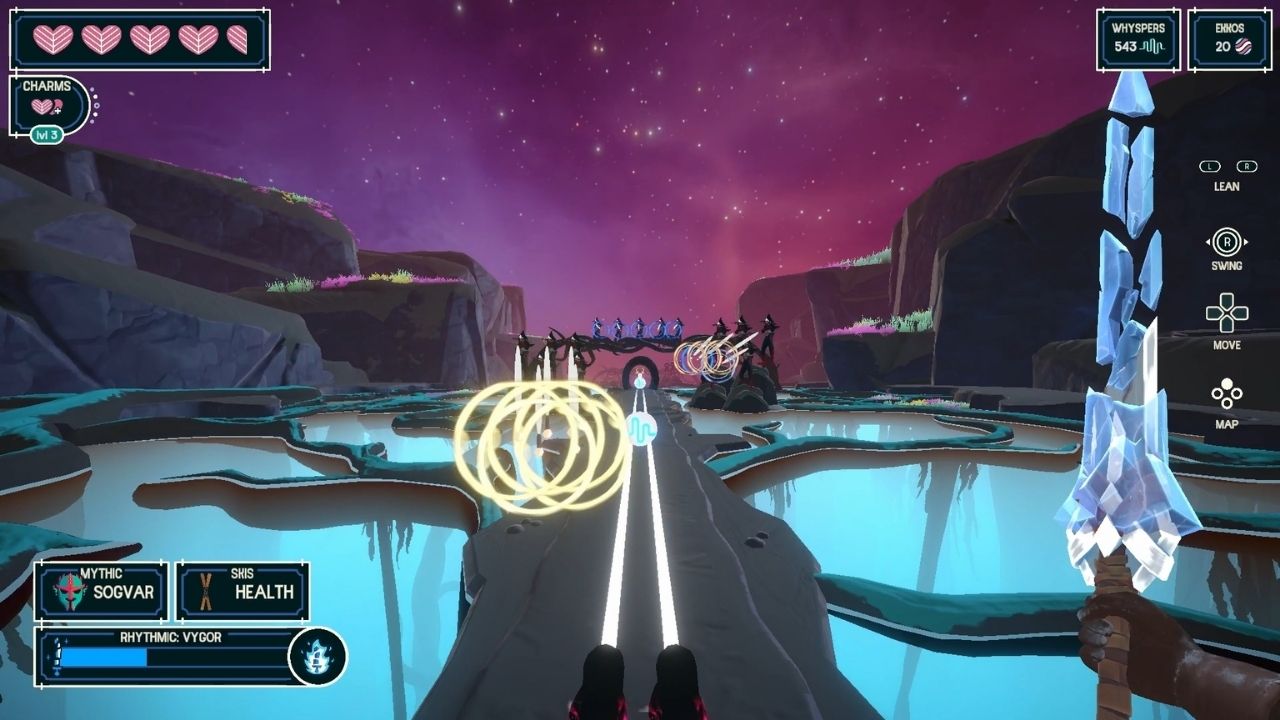Image resolution: width=1280 pixels, height=720 pixels.
Task: Select the Skis Health slot
Action: pos(243,591)
